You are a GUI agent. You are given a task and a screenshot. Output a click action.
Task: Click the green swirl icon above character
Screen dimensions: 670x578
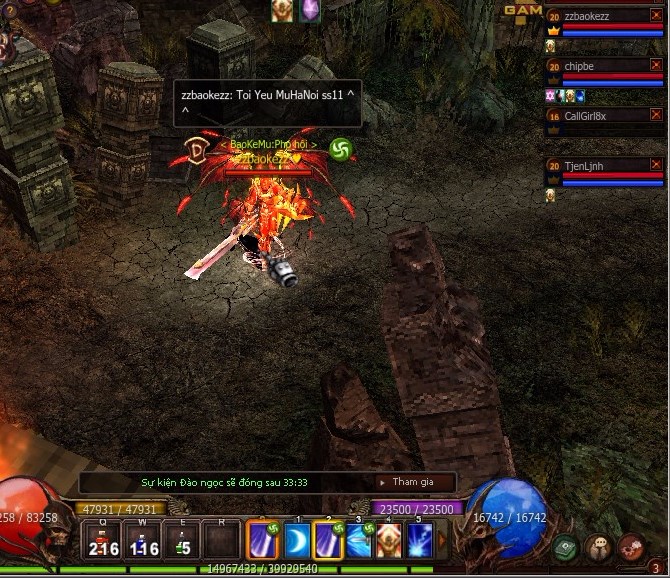pyautogui.click(x=340, y=149)
